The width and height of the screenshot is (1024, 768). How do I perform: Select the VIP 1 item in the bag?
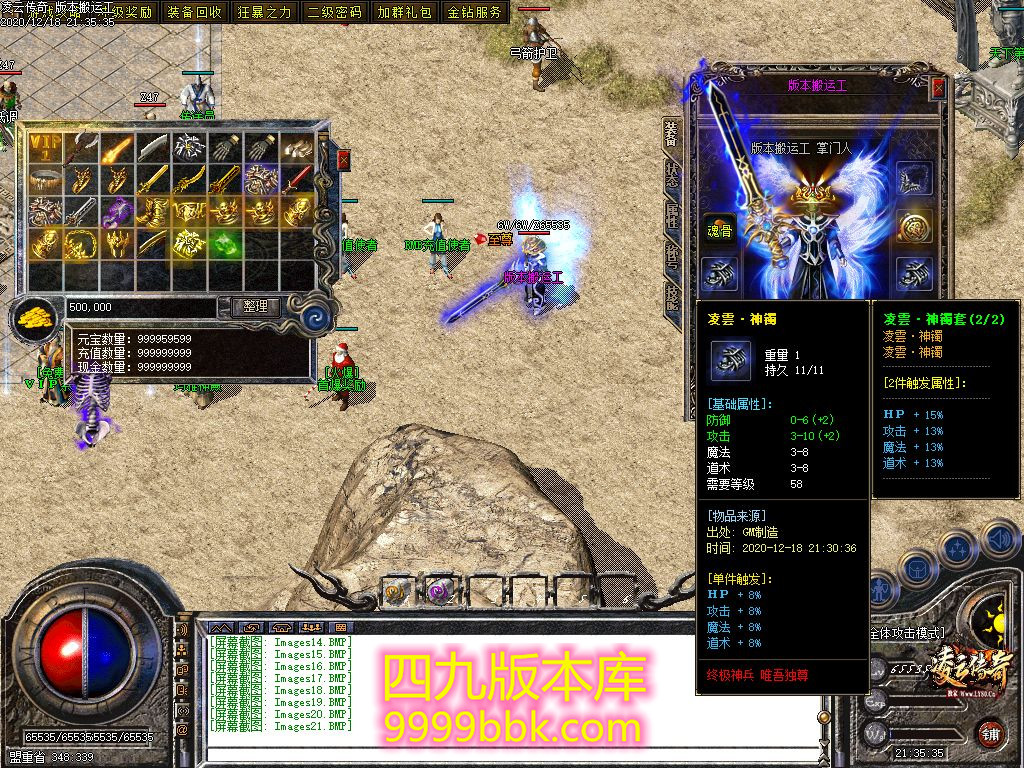pos(45,148)
